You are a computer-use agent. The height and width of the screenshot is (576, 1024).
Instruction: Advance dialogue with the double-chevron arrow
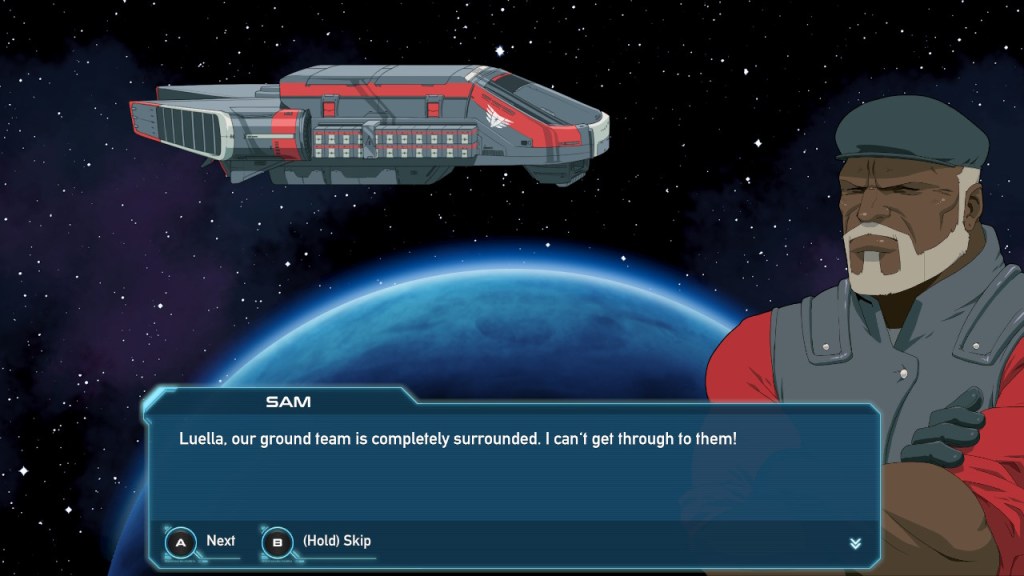coord(855,543)
